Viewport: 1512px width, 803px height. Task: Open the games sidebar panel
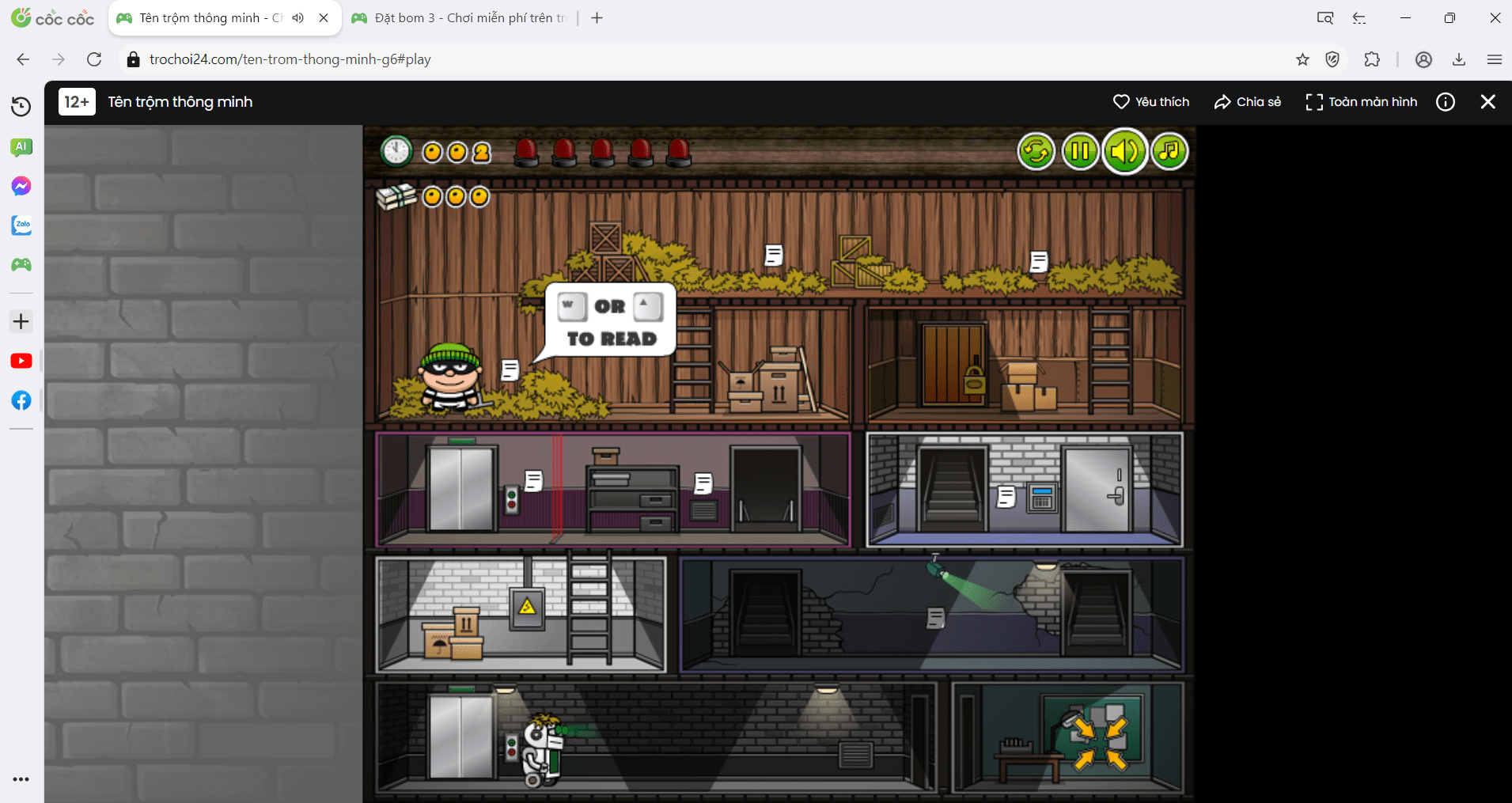point(21,265)
